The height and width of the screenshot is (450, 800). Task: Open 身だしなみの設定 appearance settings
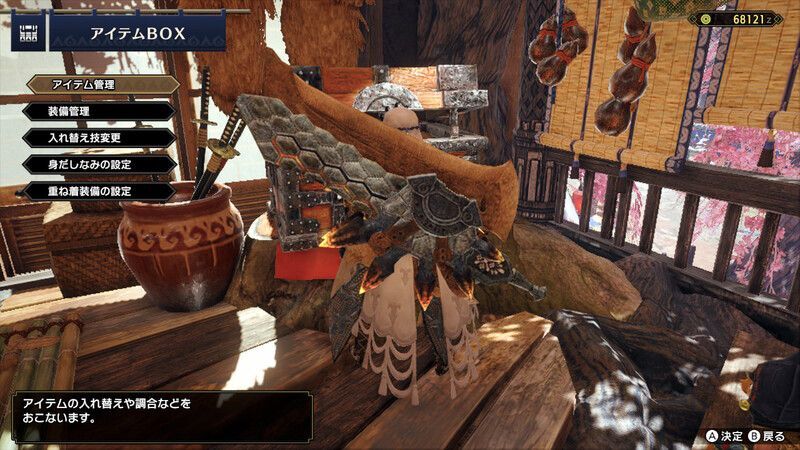98,163
